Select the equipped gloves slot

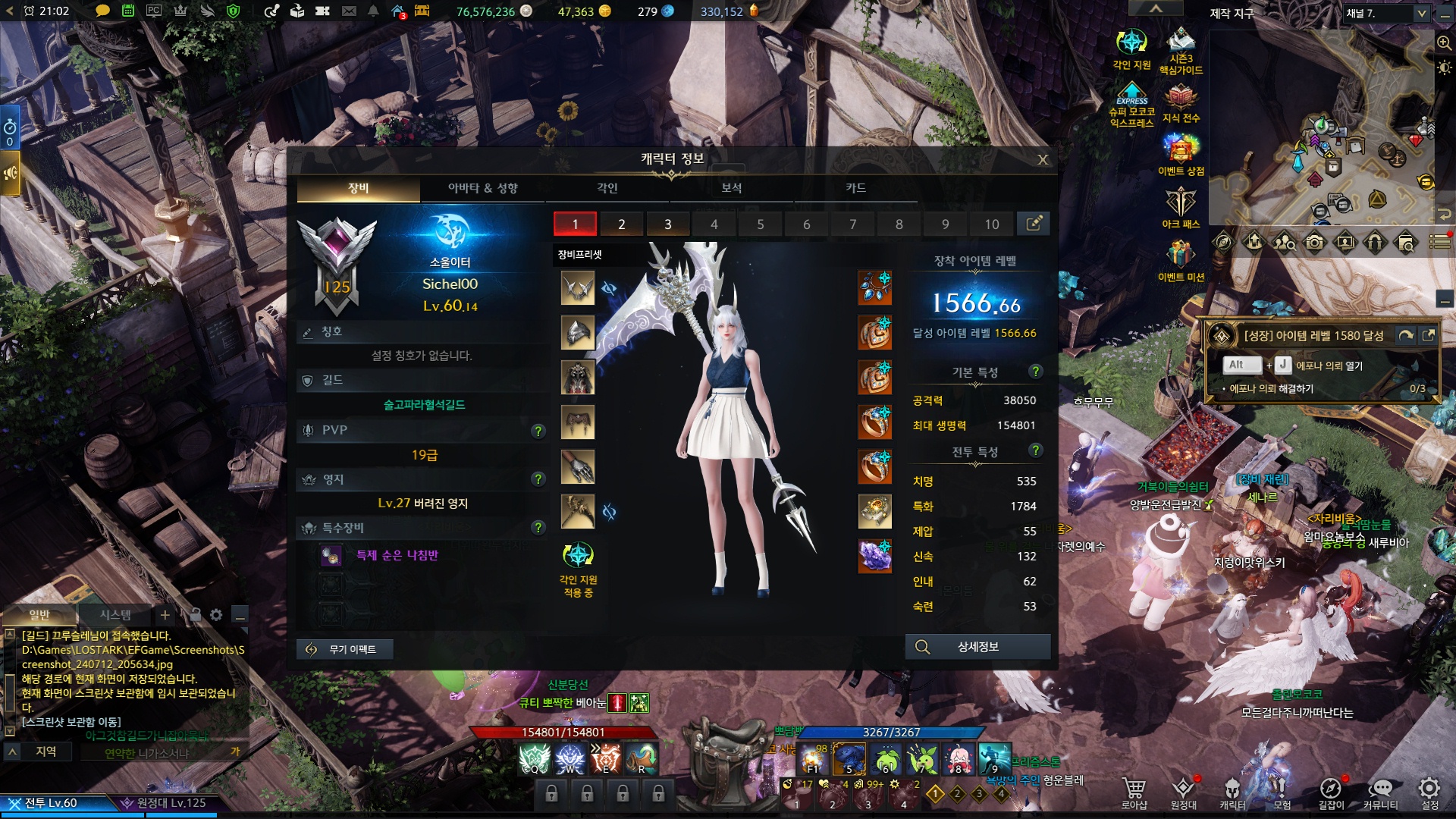(577, 467)
